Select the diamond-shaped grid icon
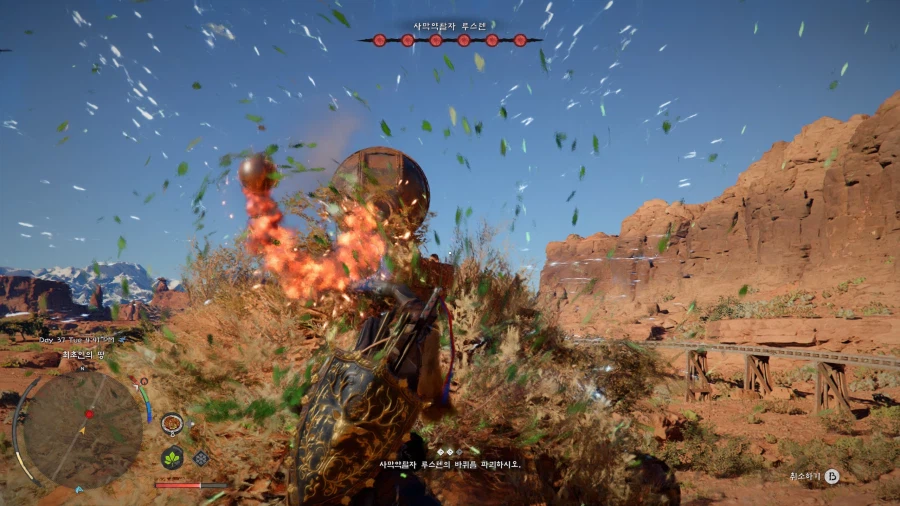 click(201, 458)
